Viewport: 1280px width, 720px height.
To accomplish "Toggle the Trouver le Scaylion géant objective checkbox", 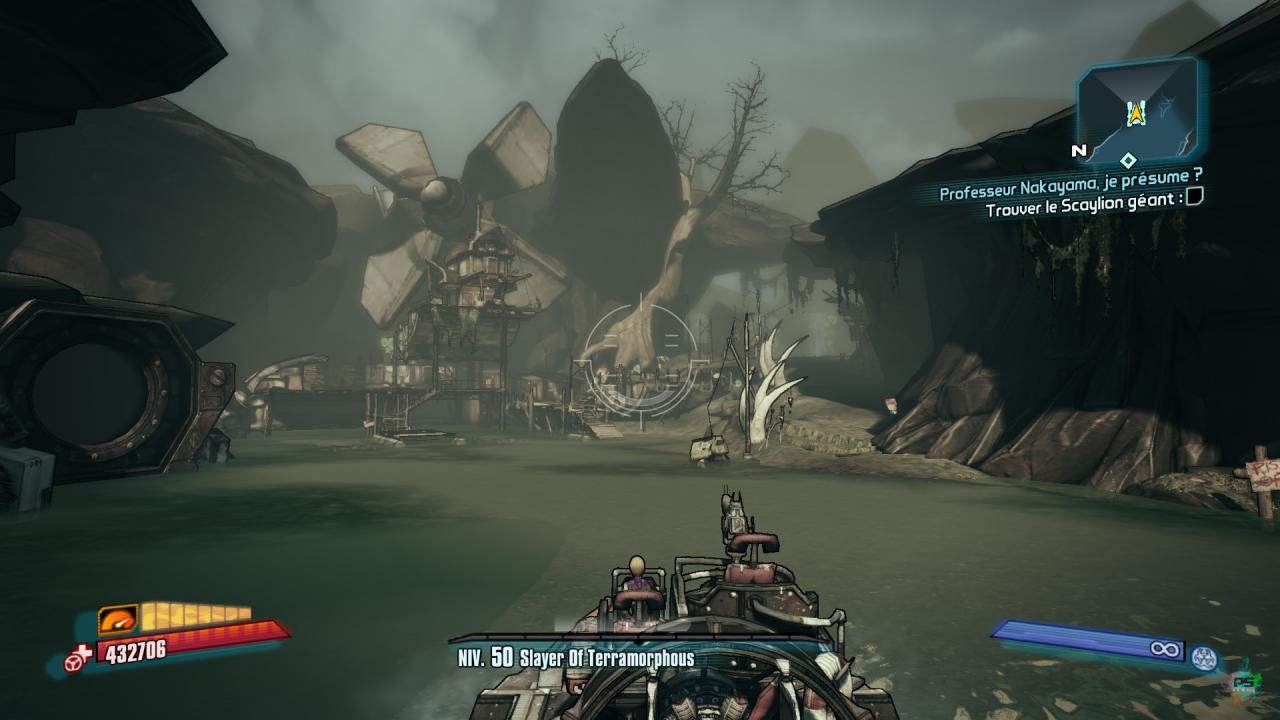I will pos(1194,199).
